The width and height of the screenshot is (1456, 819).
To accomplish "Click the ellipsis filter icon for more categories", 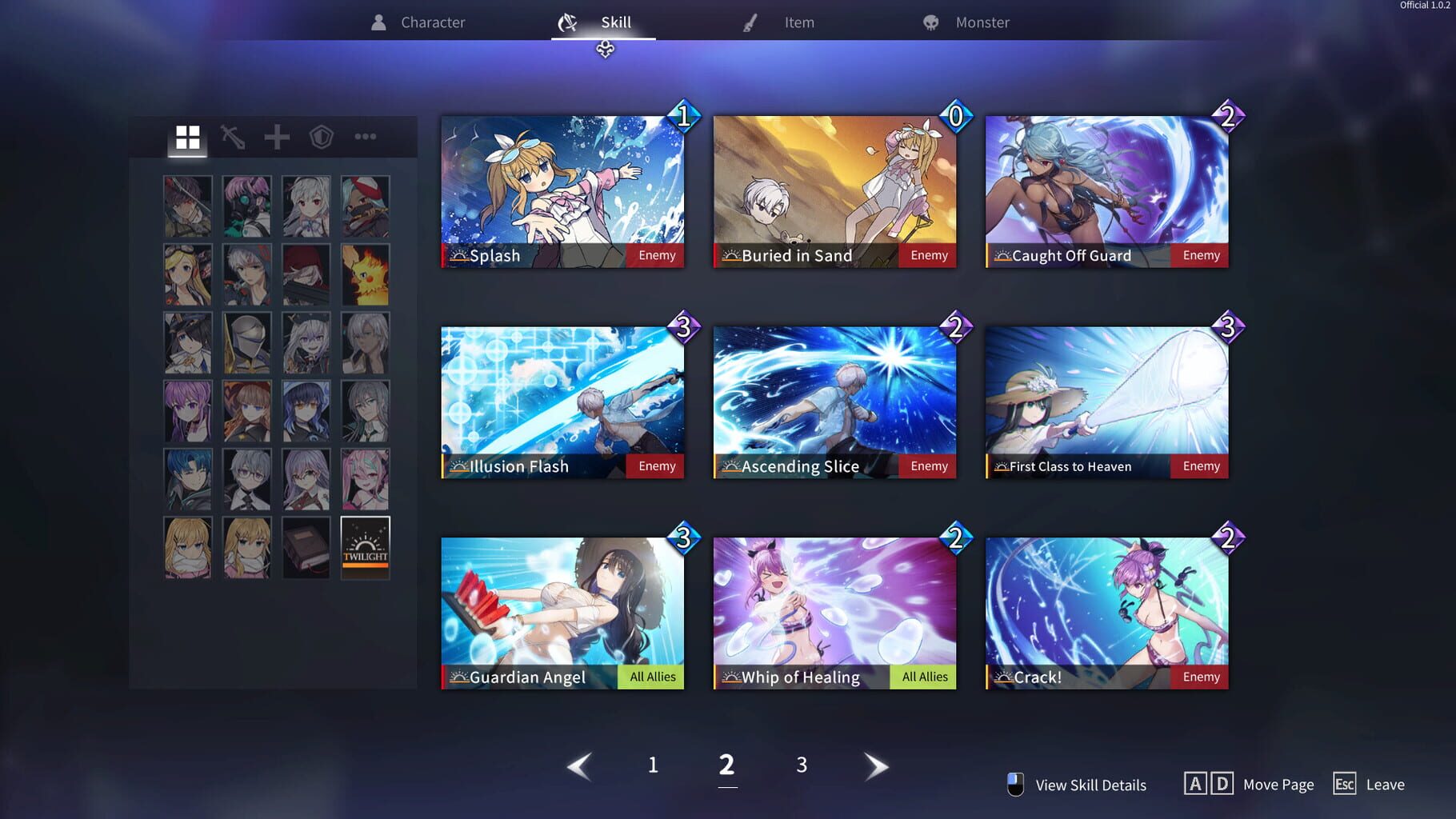I will tap(365, 136).
